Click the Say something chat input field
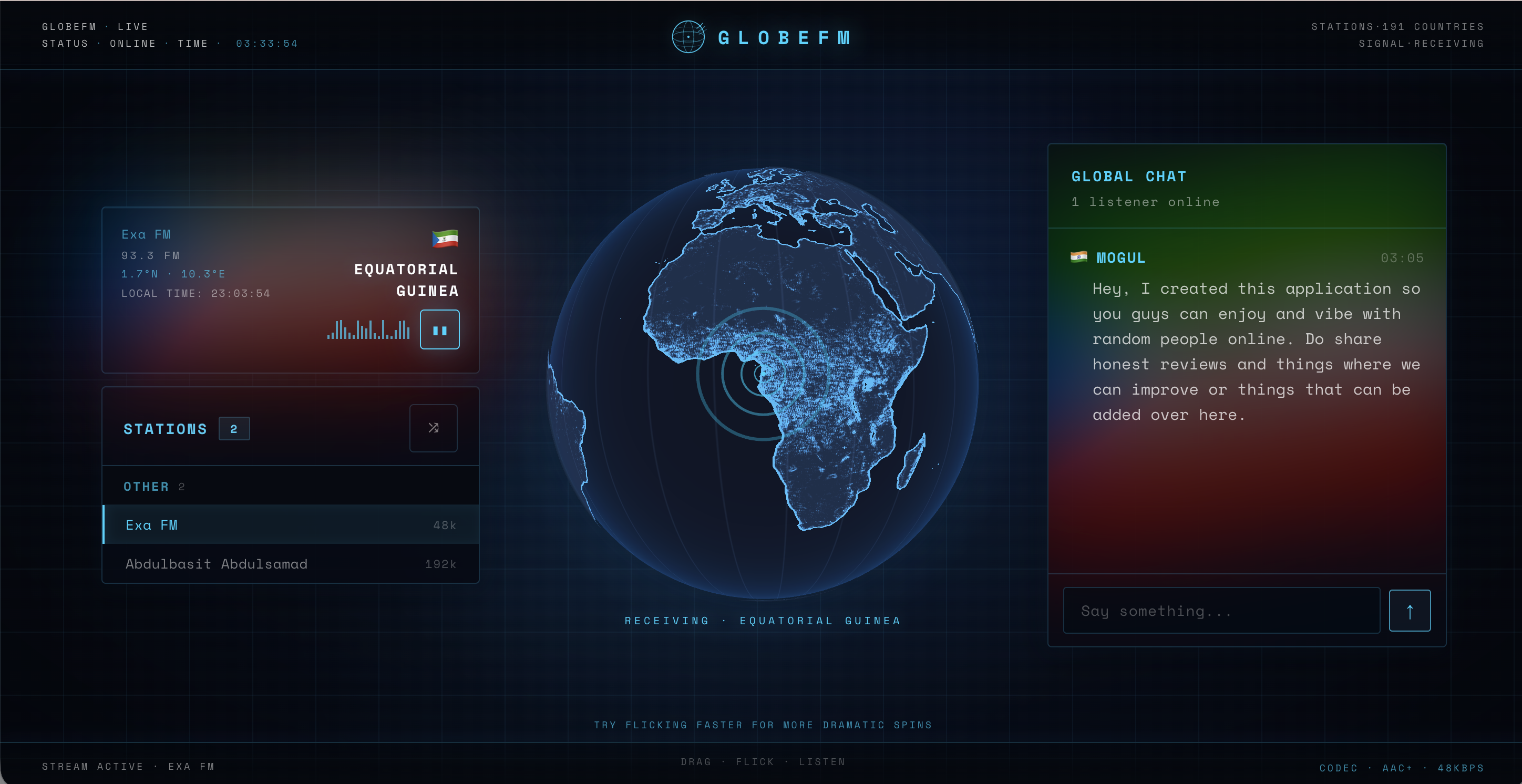This screenshot has width=1522, height=784. (x=1220, y=610)
